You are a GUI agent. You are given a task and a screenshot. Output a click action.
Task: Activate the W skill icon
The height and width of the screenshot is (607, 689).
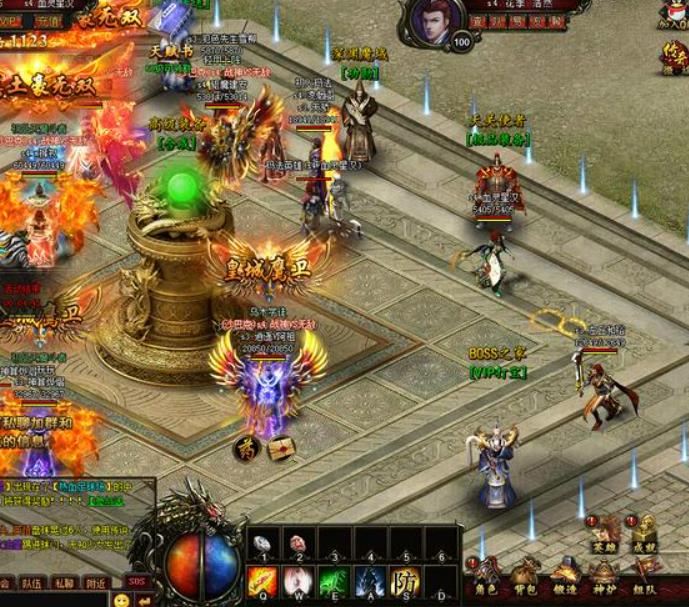[x=298, y=580]
